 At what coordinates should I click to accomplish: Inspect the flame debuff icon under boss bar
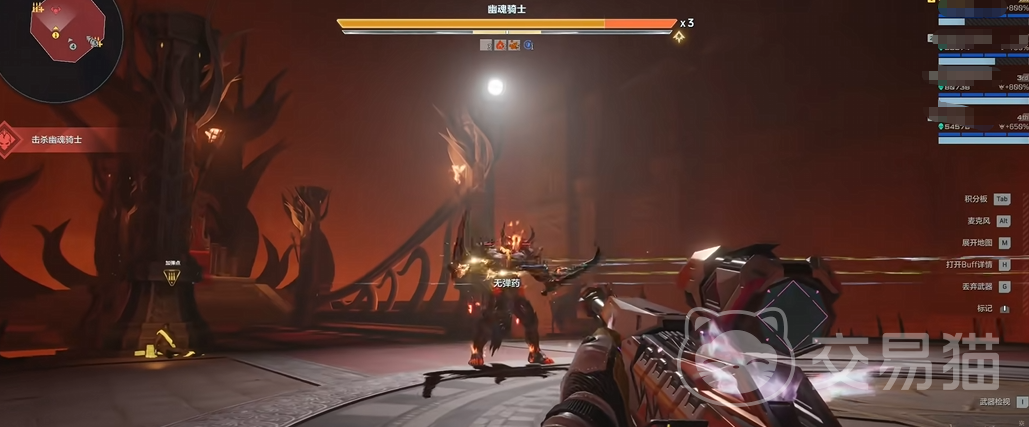[499, 45]
